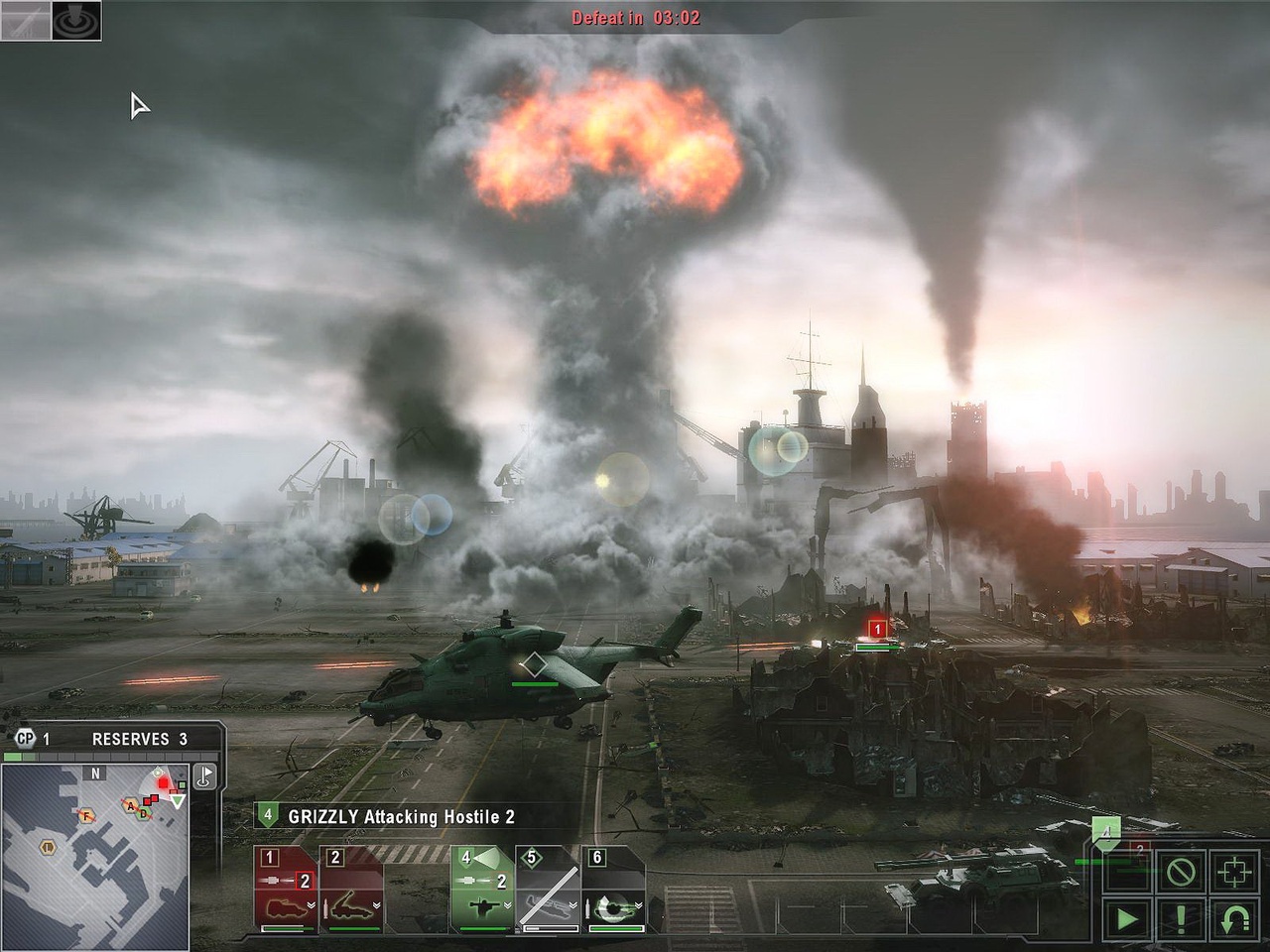The height and width of the screenshot is (952, 1270).
Task: Click objective marker F on minimap
Action: 87,815
